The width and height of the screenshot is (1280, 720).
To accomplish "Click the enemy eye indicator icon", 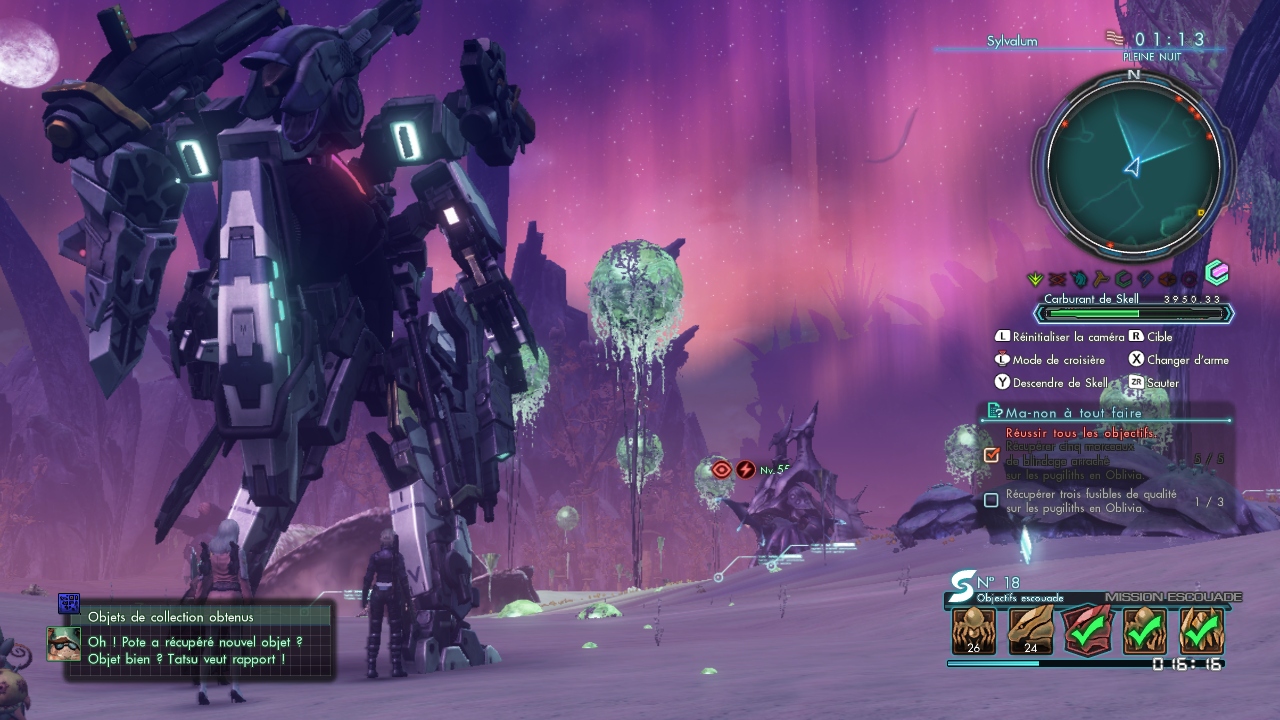I will point(721,469).
